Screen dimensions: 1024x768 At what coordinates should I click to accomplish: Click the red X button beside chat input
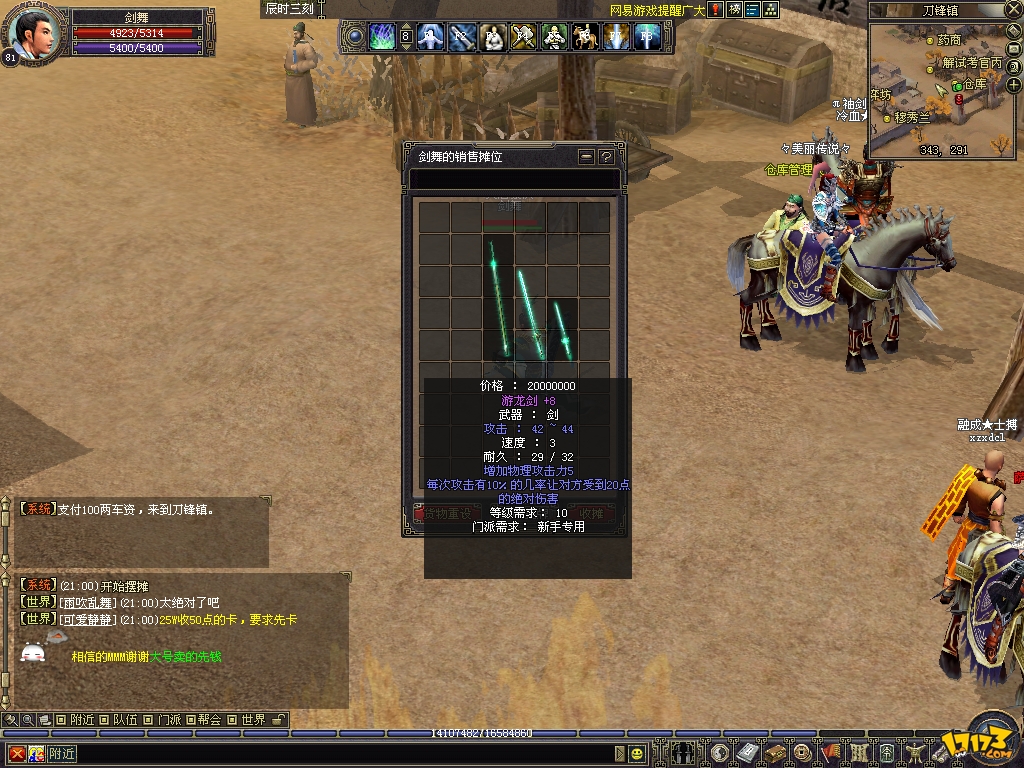point(17,753)
